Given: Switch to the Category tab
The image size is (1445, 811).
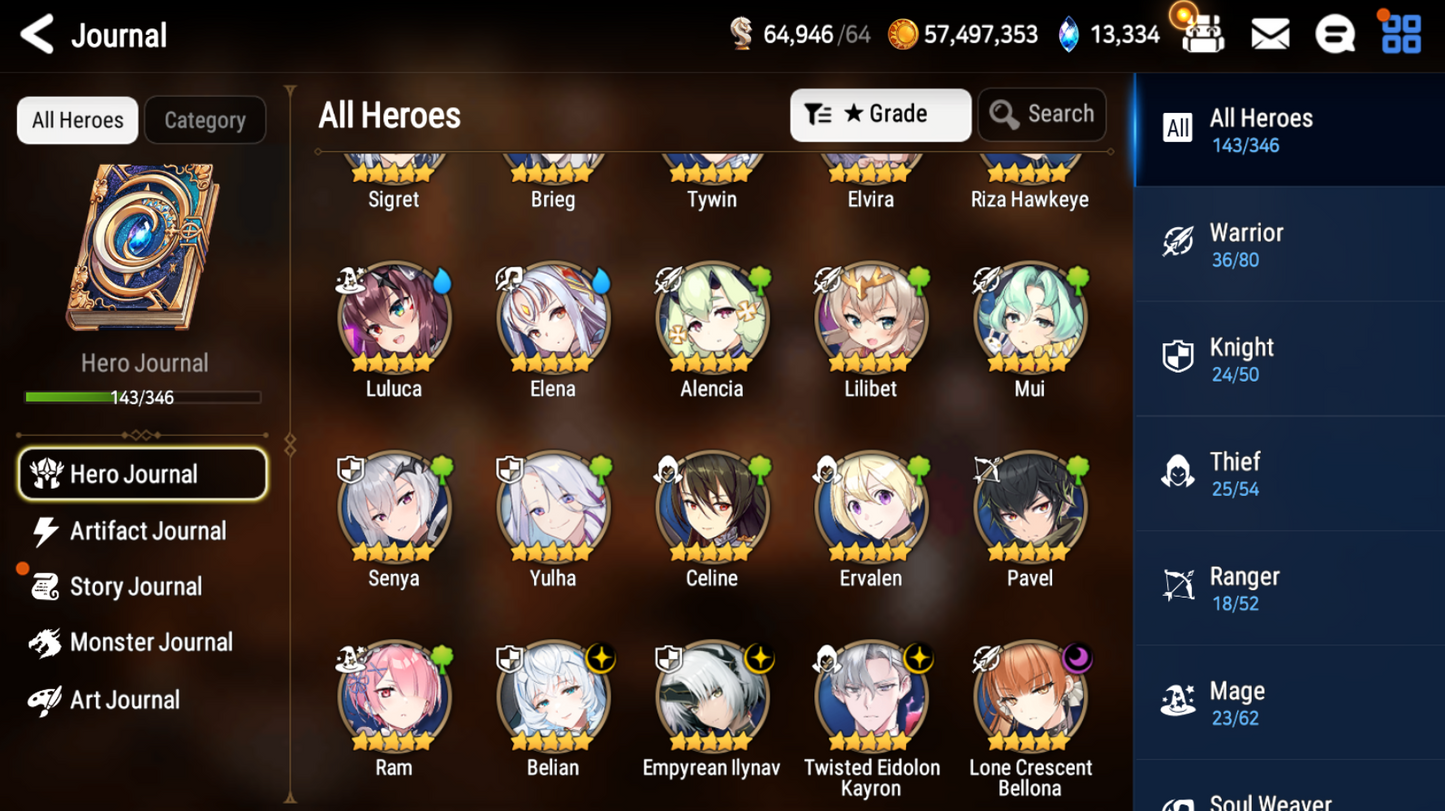Looking at the screenshot, I should pos(205,120).
